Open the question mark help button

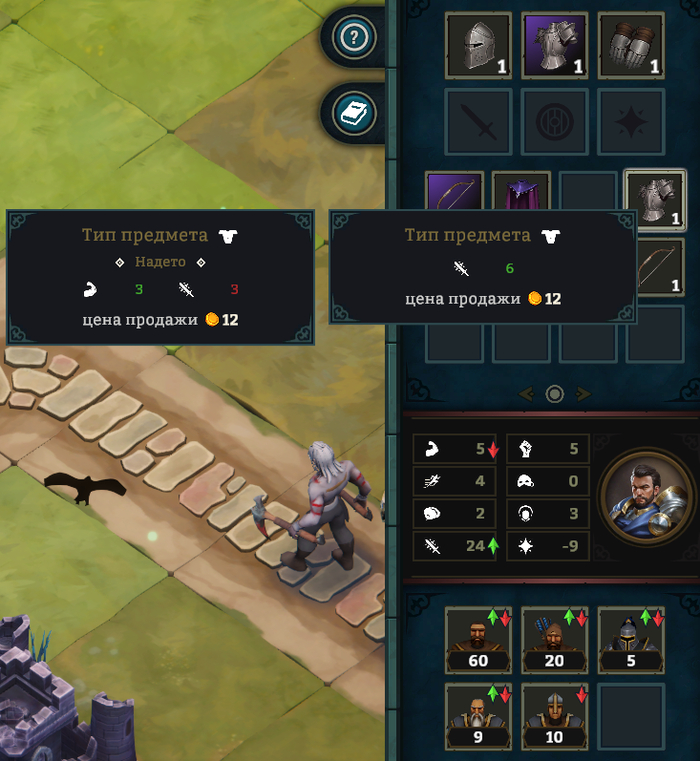point(356,39)
